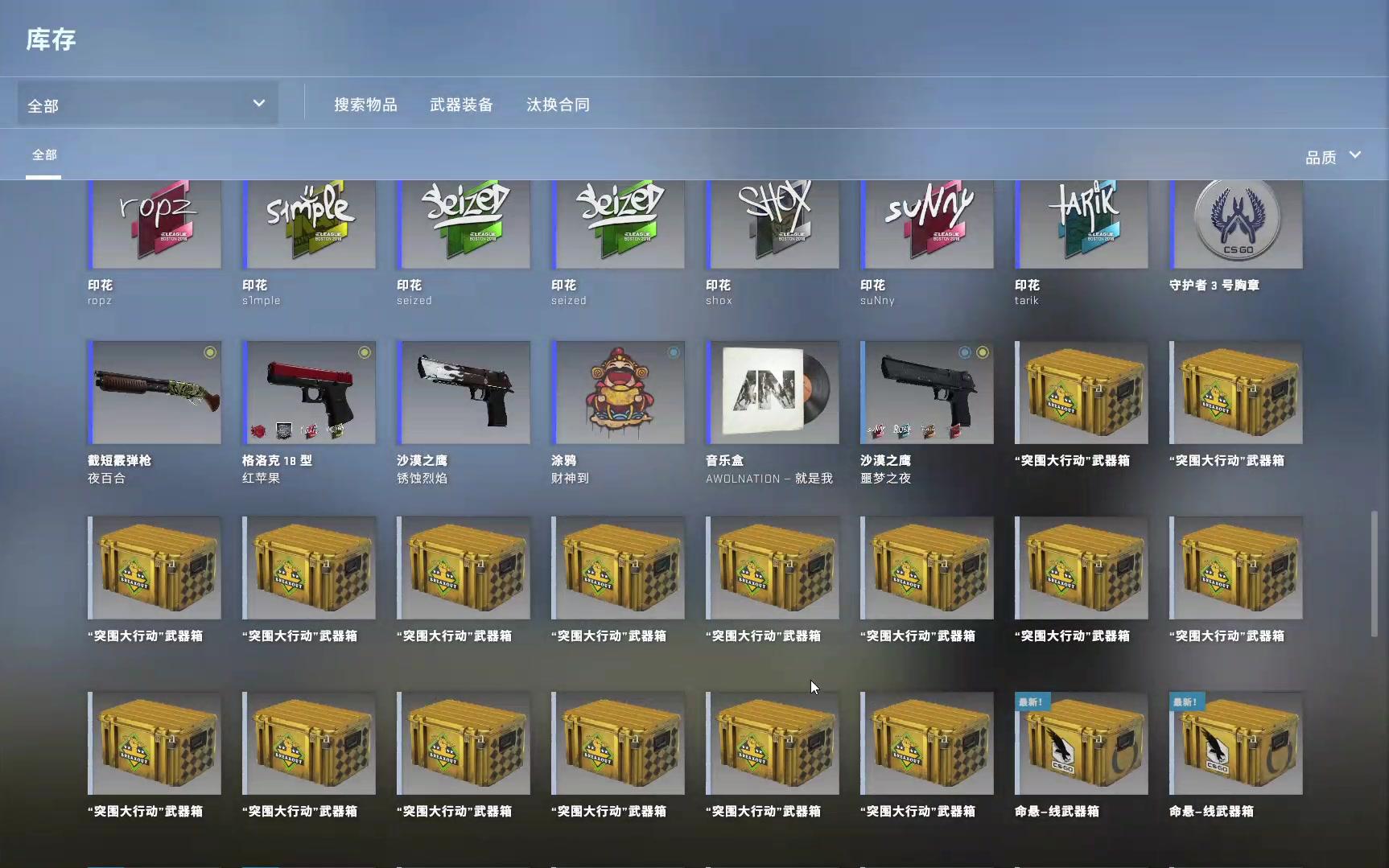
Task: Click the yellow circle on 红苹果 Glock
Action: 364,352
